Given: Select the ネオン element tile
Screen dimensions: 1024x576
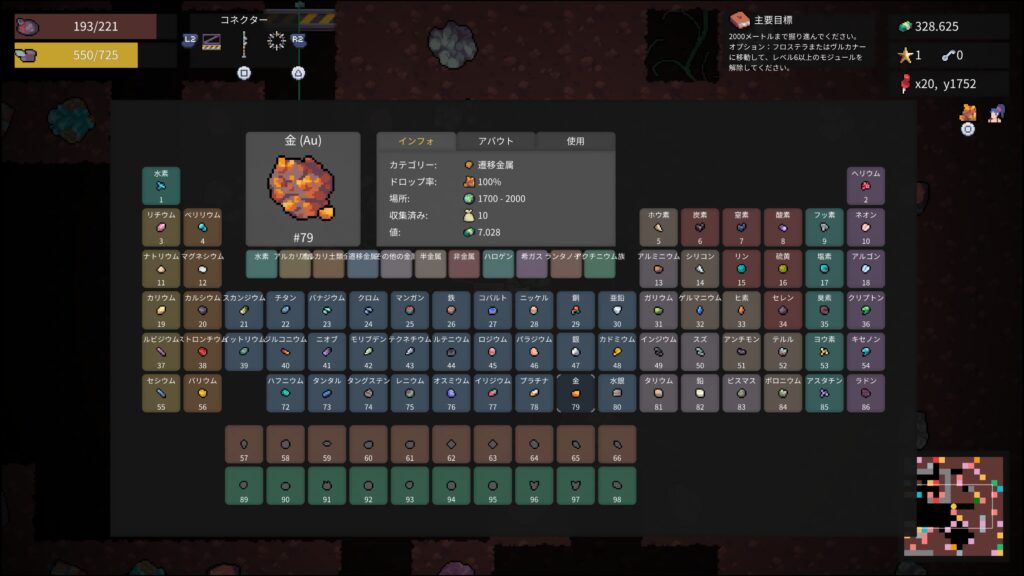Looking at the screenshot, I should click(866, 227).
